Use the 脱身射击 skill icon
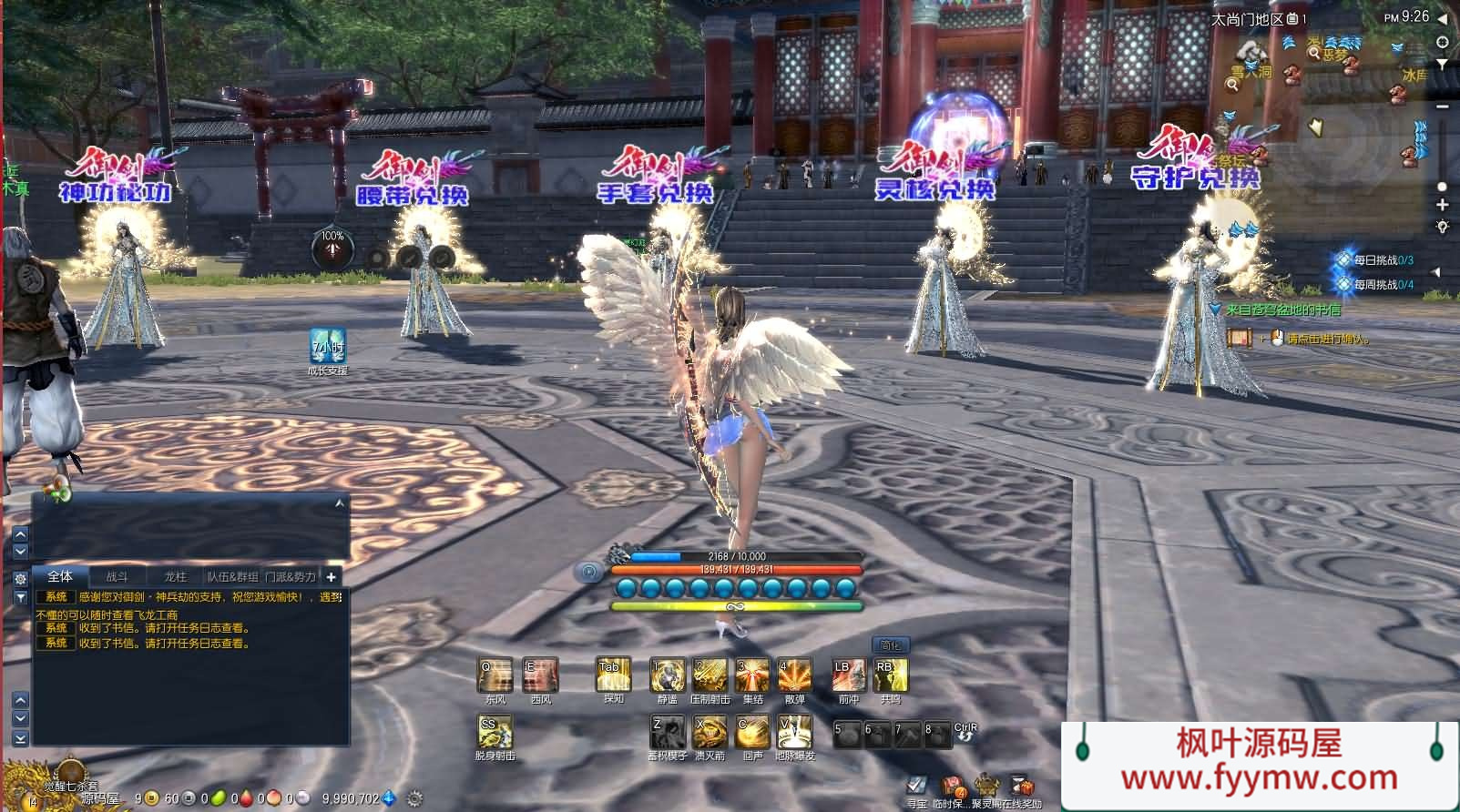The height and width of the screenshot is (812, 1460). point(495,732)
